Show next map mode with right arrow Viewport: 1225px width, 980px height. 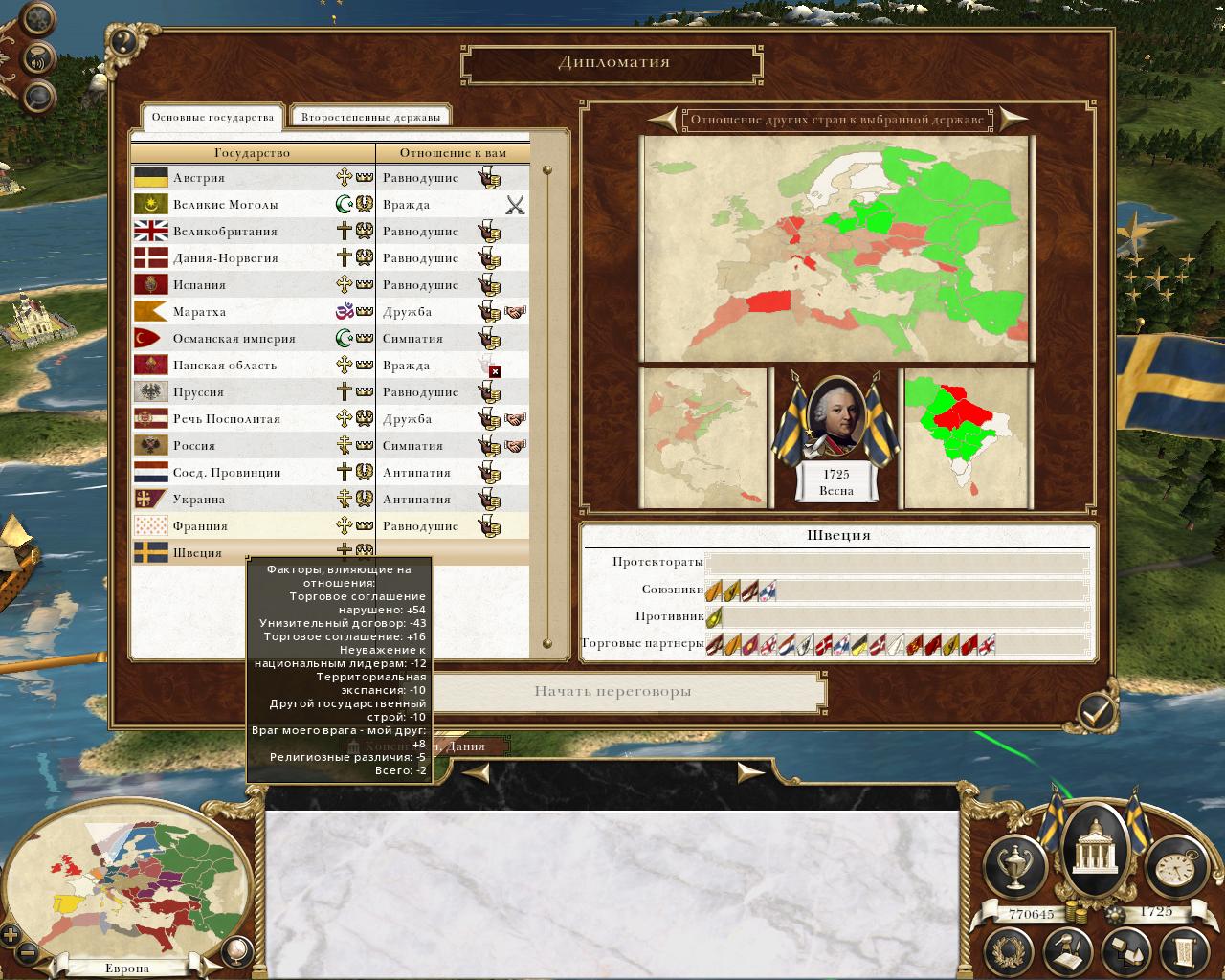pos(1013,120)
